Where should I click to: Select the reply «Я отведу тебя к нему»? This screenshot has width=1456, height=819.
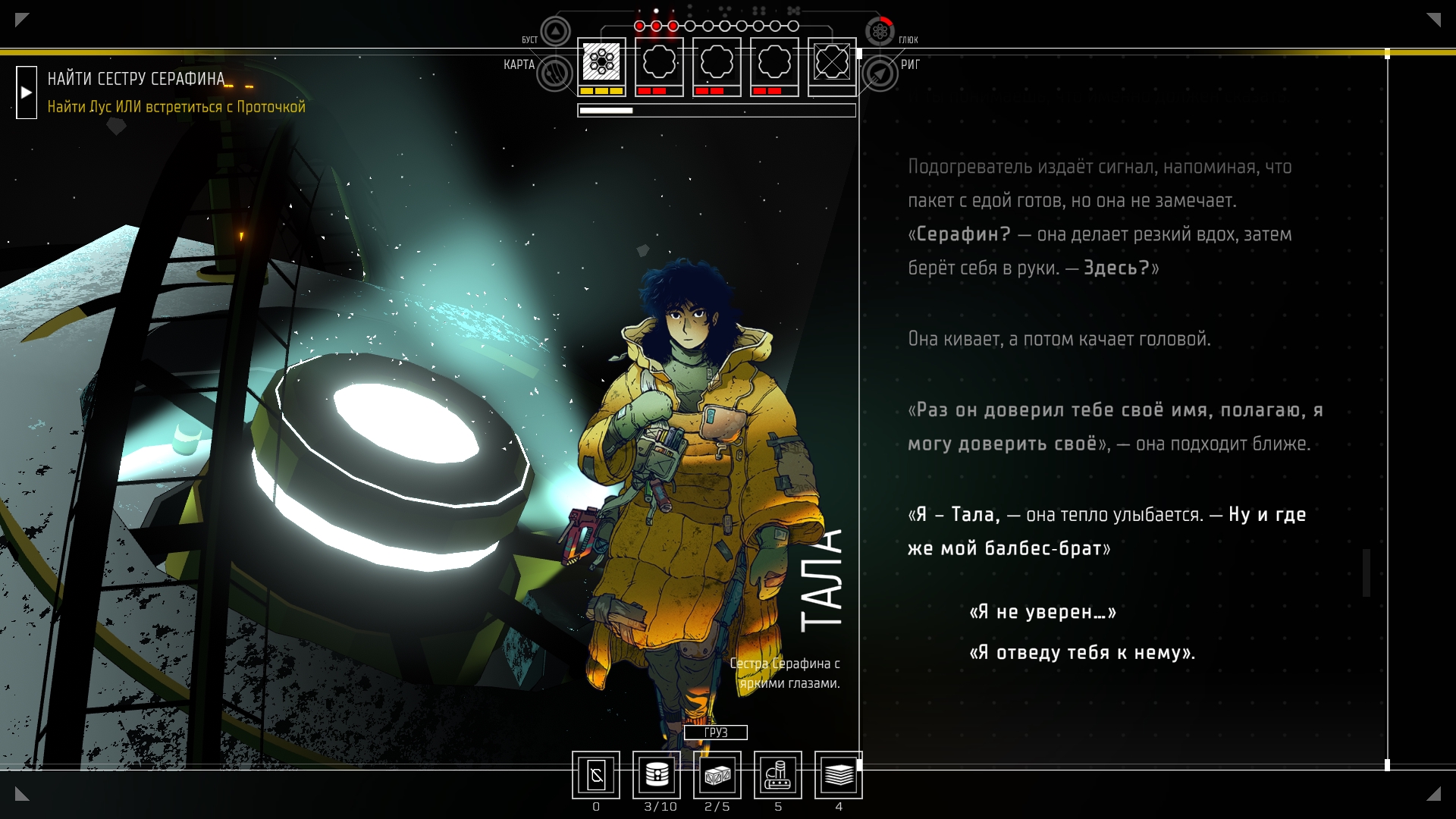coord(1082,653)
